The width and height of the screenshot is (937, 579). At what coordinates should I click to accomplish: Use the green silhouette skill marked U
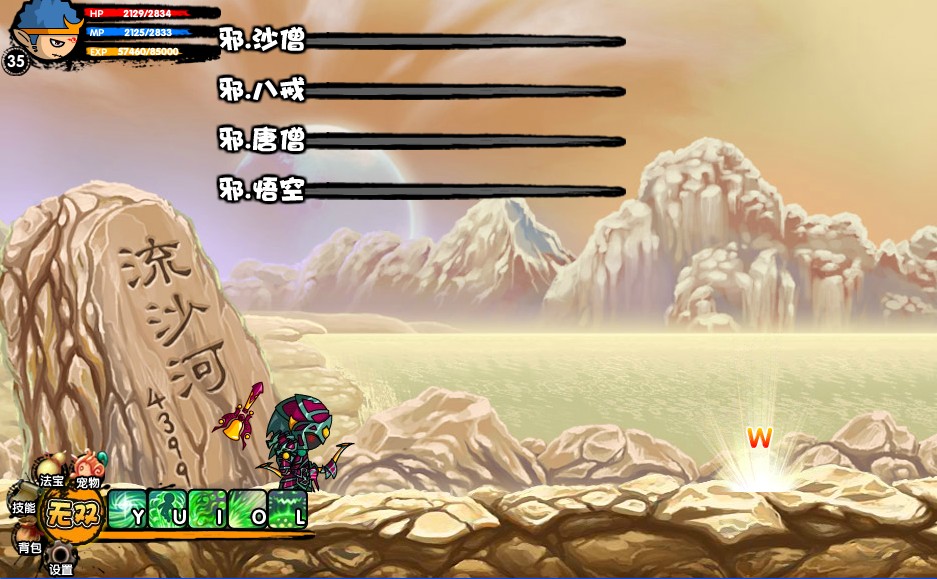point(167,509)
